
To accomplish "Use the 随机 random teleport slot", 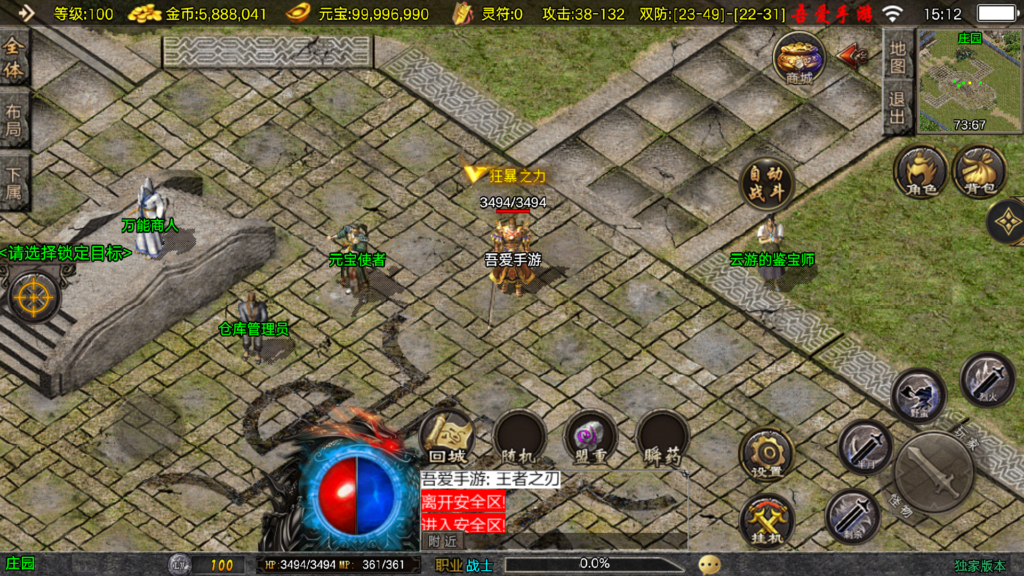I will pos(519,438).
